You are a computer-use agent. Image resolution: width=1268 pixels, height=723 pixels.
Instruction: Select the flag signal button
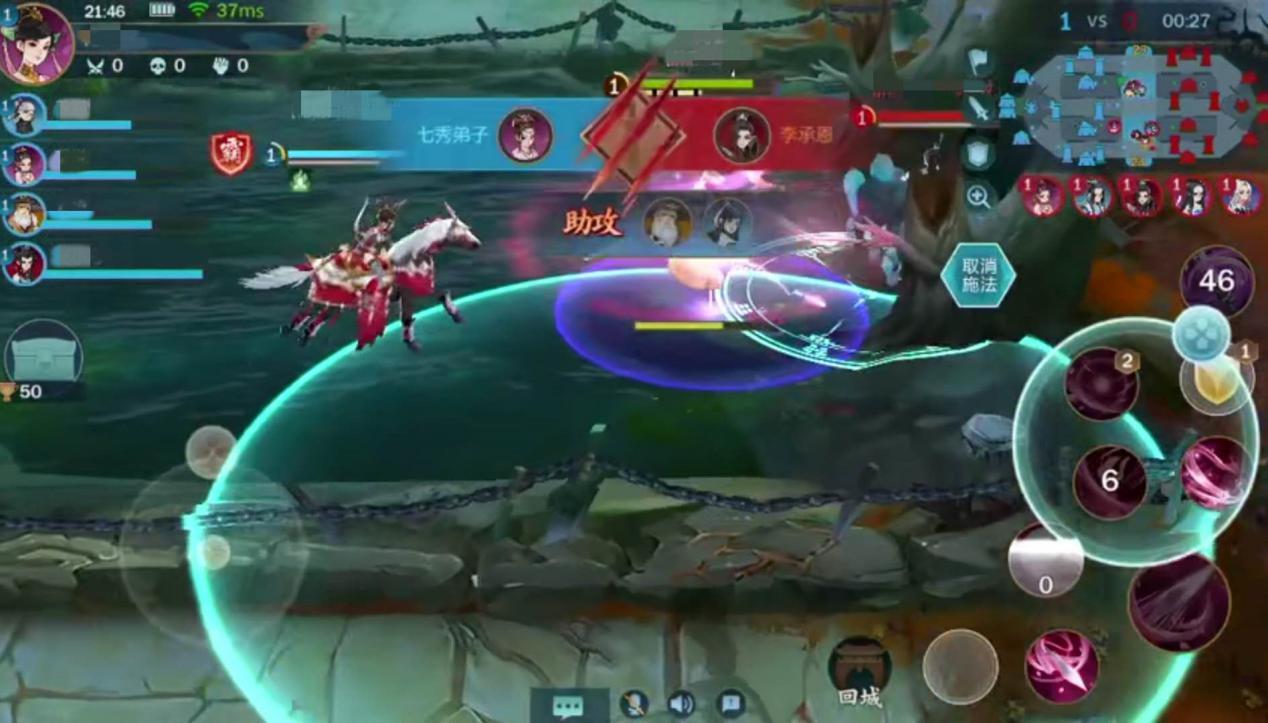click(x=979, y=63)
